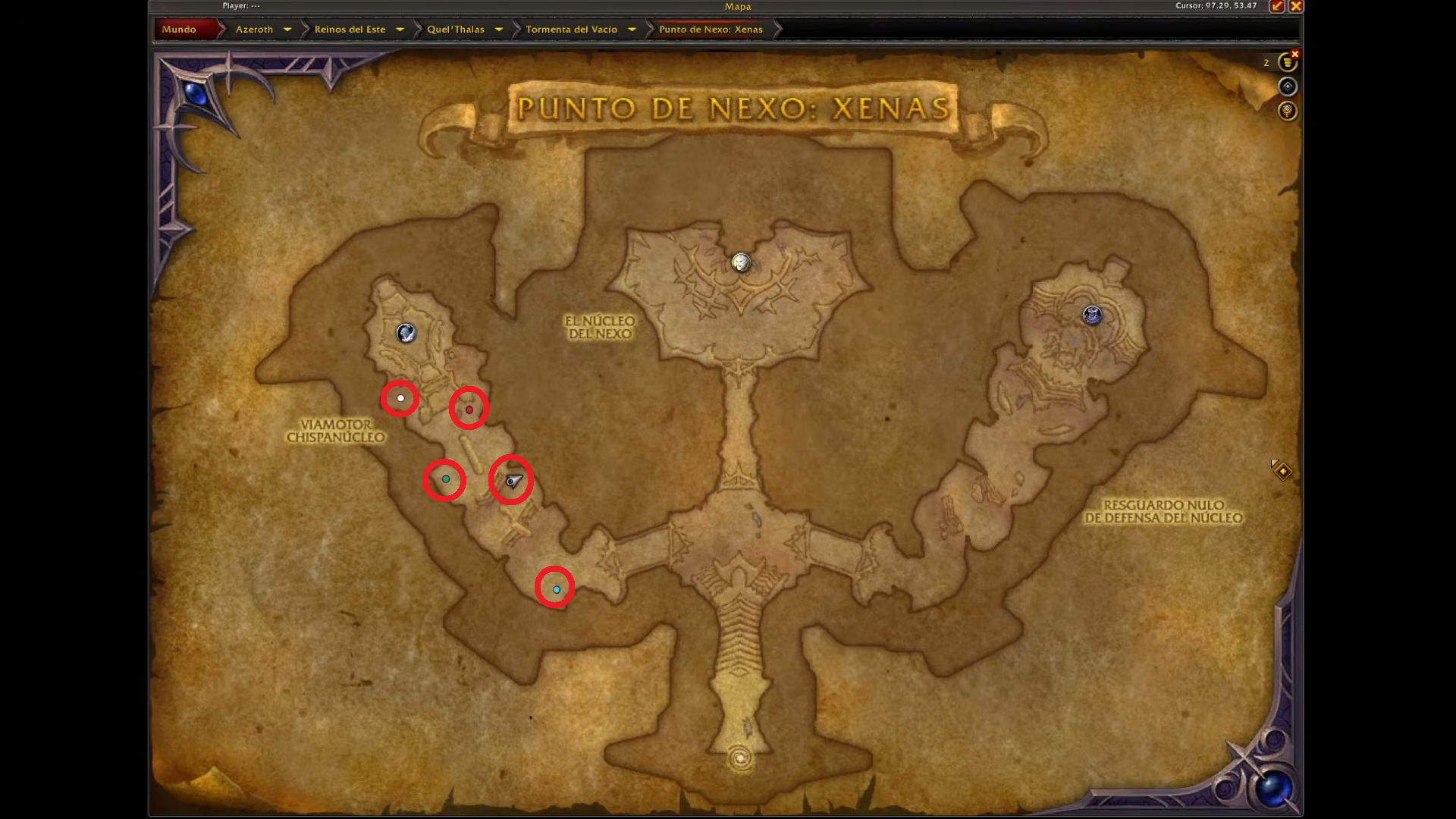Open the Quel'Thalas dropdown arrow
Viewport: 1456px width, 819px height.
[499, 29]
